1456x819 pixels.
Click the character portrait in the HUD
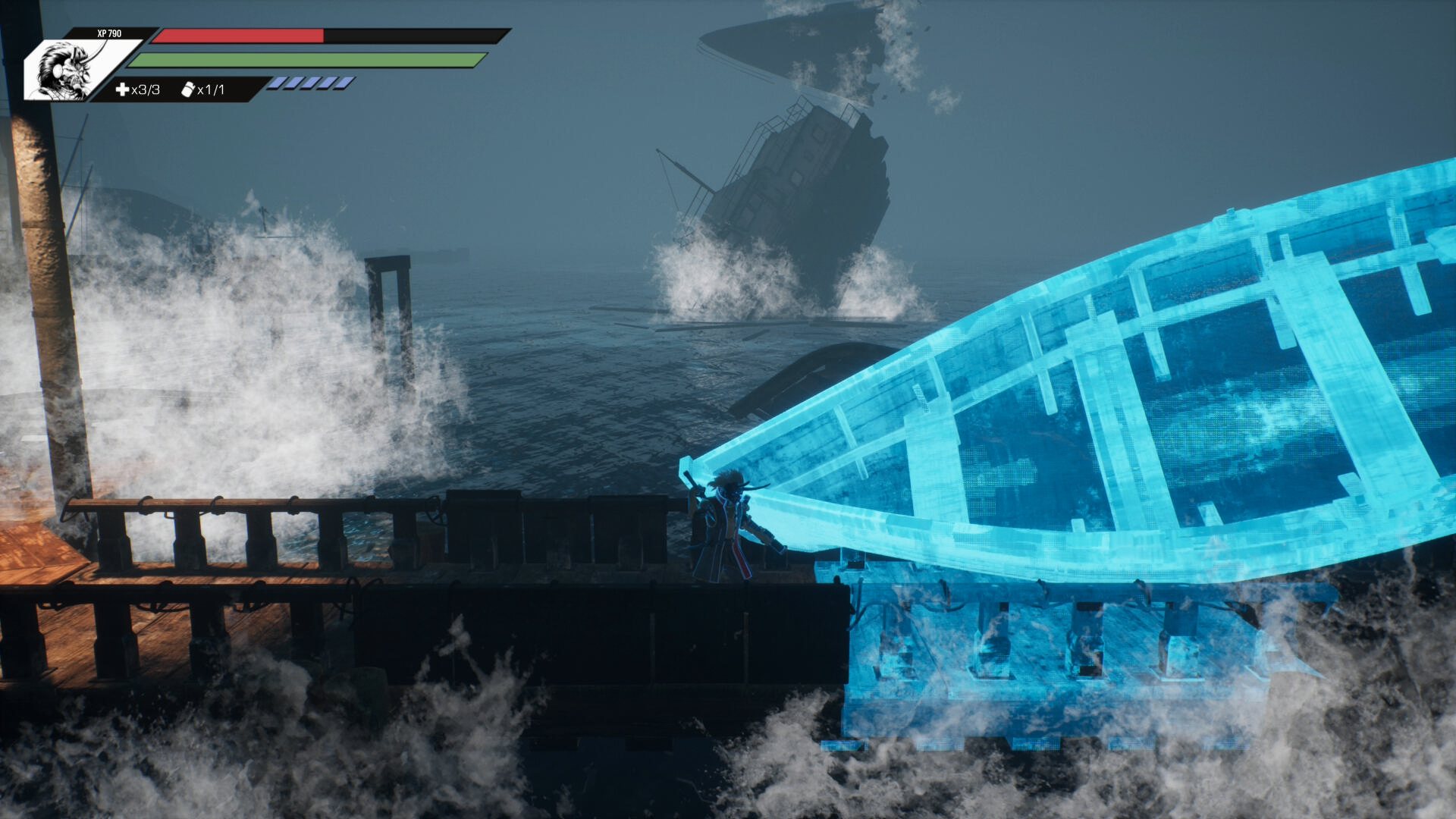click(67, 71)
